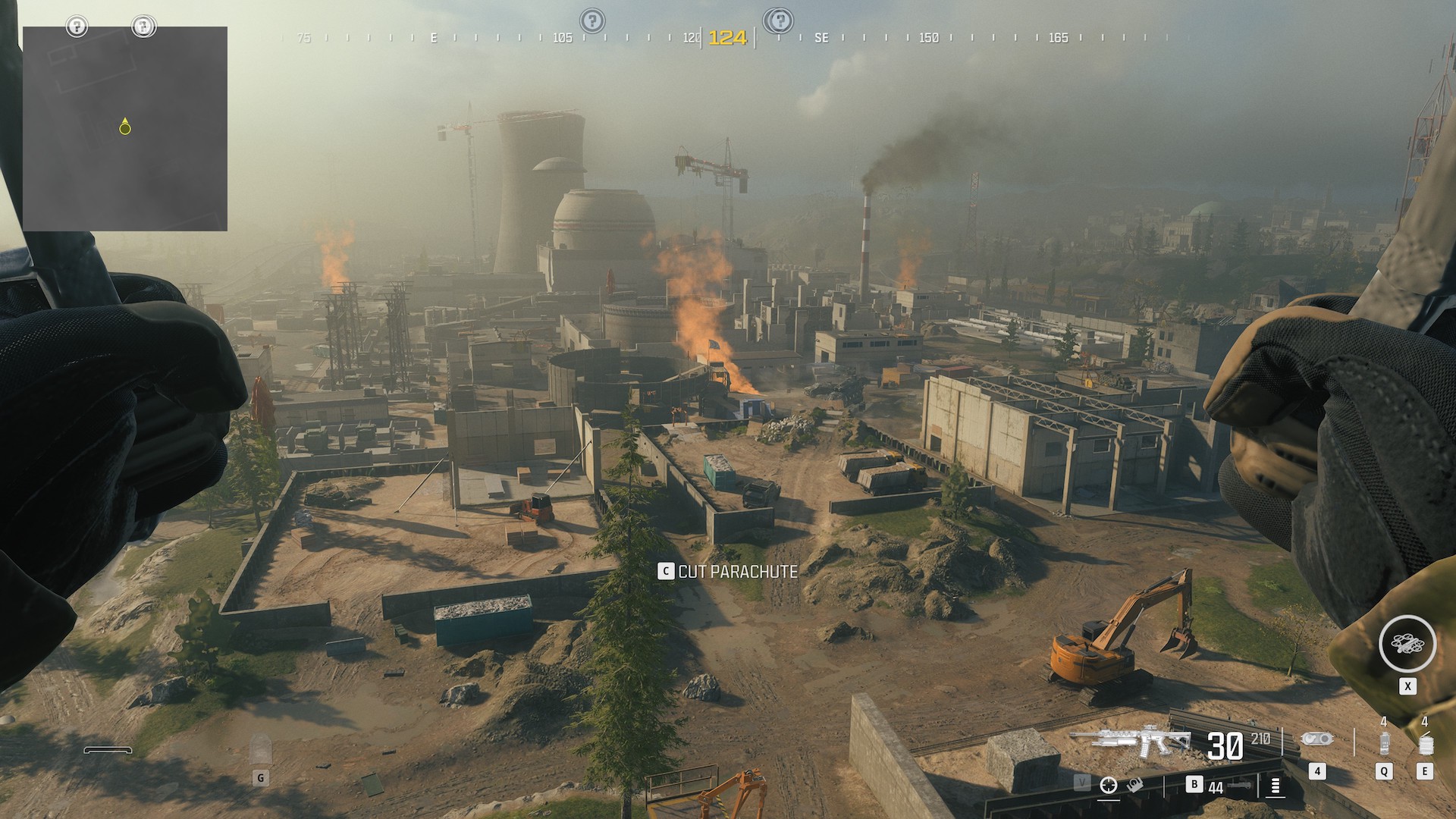Click the oval killstreak item icon
This screenshot has width=1456, height=819.
coord(1316,739)
